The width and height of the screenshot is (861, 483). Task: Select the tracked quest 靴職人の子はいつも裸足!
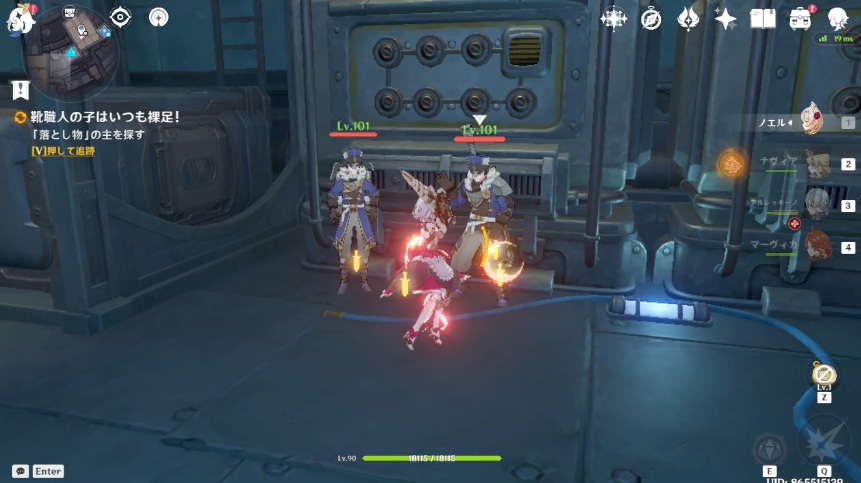click(98, 117)
